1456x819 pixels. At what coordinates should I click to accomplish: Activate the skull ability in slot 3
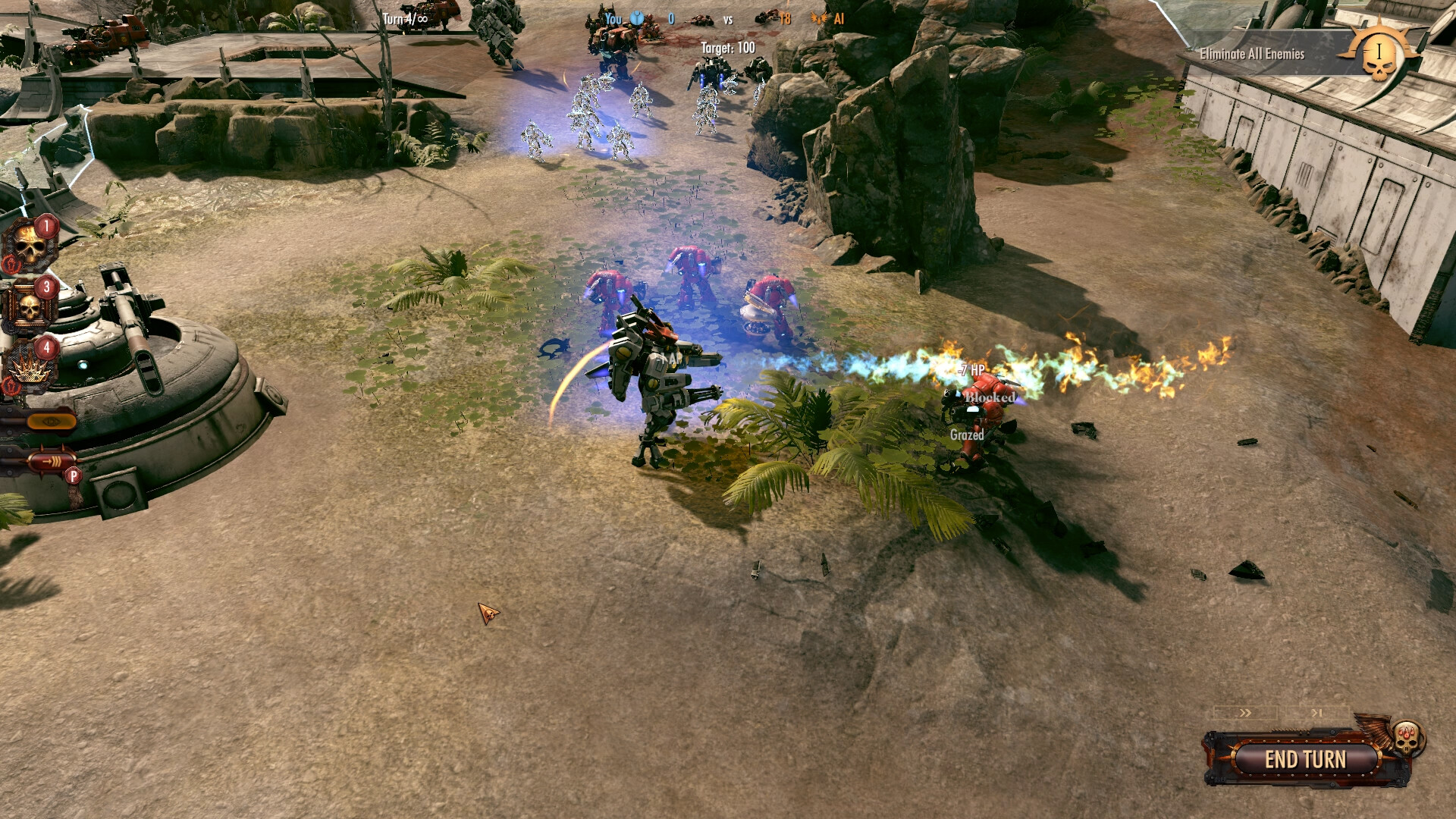coord(28,307)
